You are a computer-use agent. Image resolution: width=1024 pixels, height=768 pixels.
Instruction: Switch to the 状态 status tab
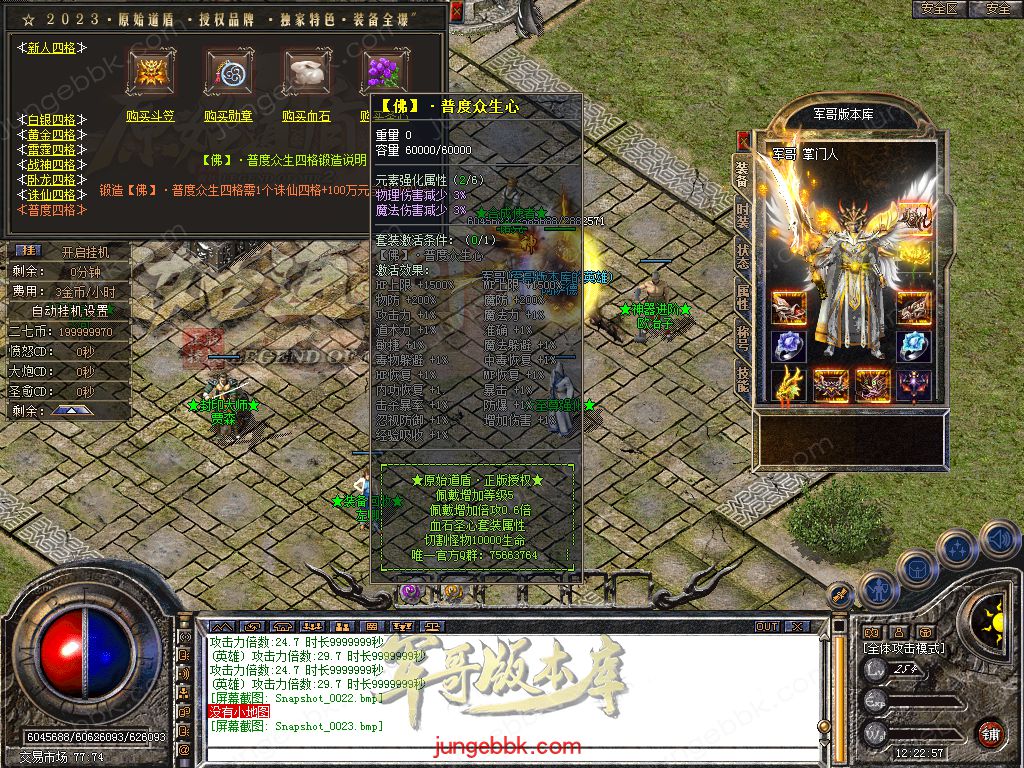click(x=743, y=252)
